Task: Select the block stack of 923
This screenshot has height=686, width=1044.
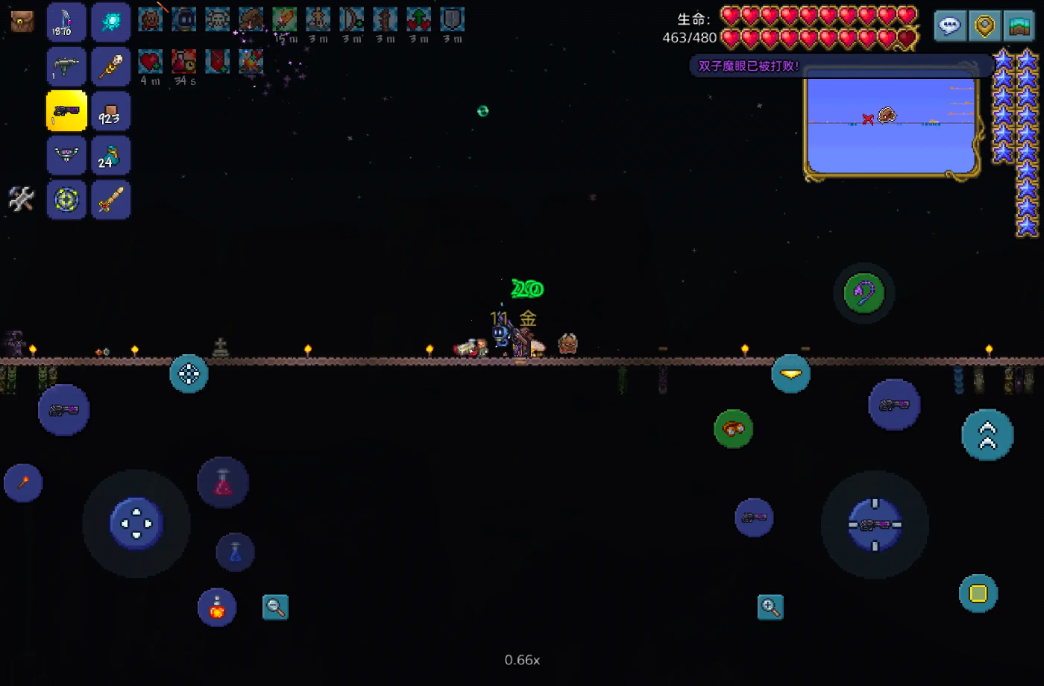Action: 111,112
